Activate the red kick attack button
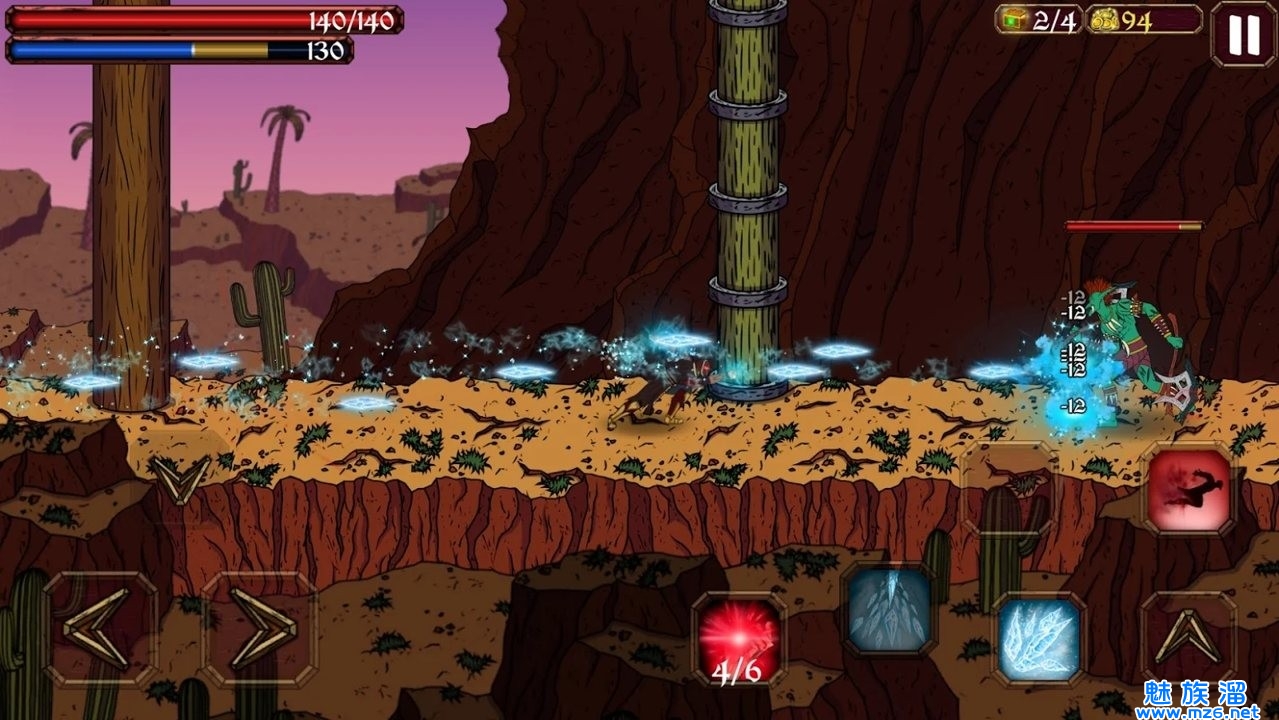Viewport: 1279px width, 720px height. [1189, 489]
